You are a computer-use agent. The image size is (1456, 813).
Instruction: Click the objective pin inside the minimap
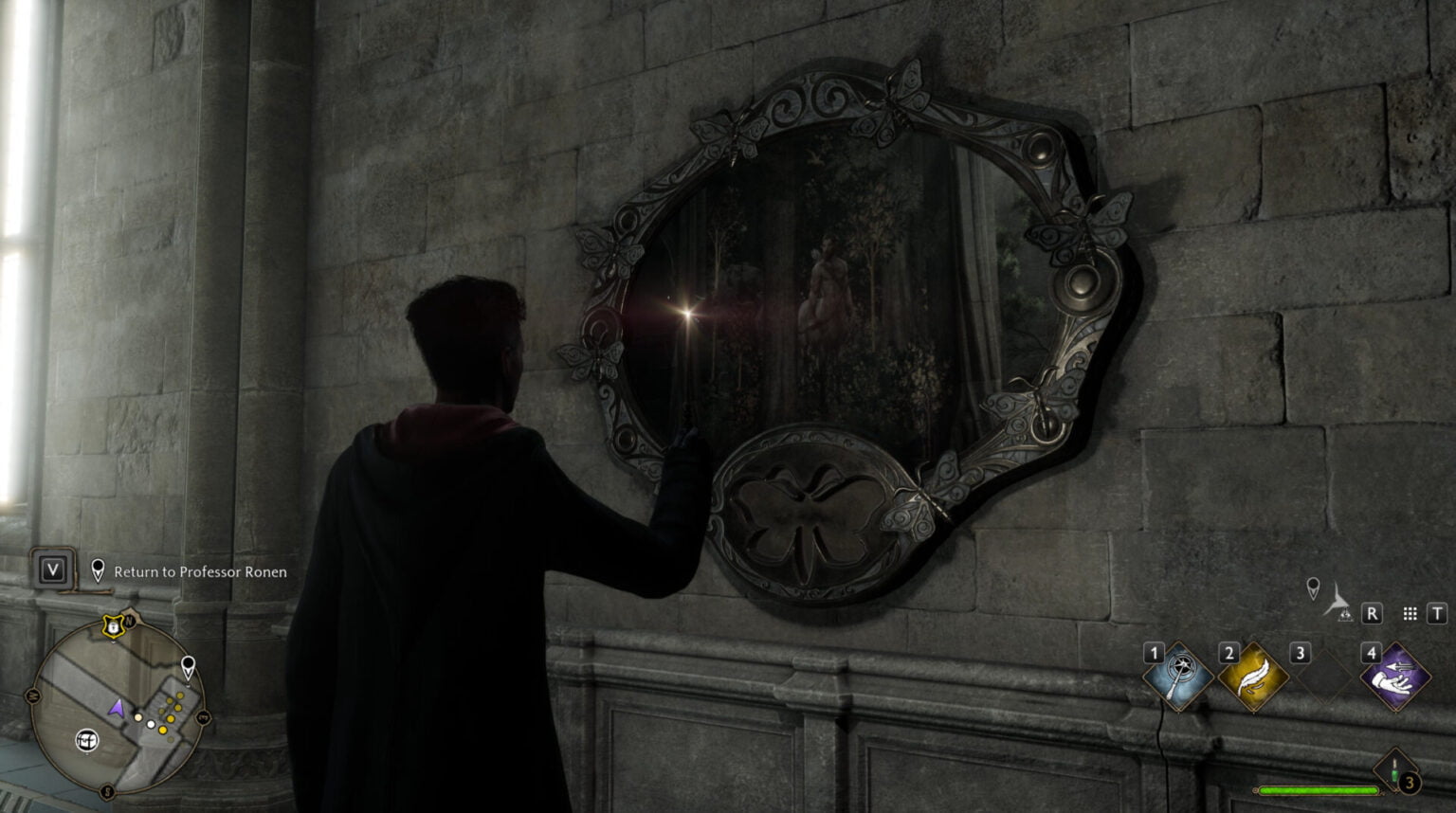pyautogui.click(x=188, y=666)
